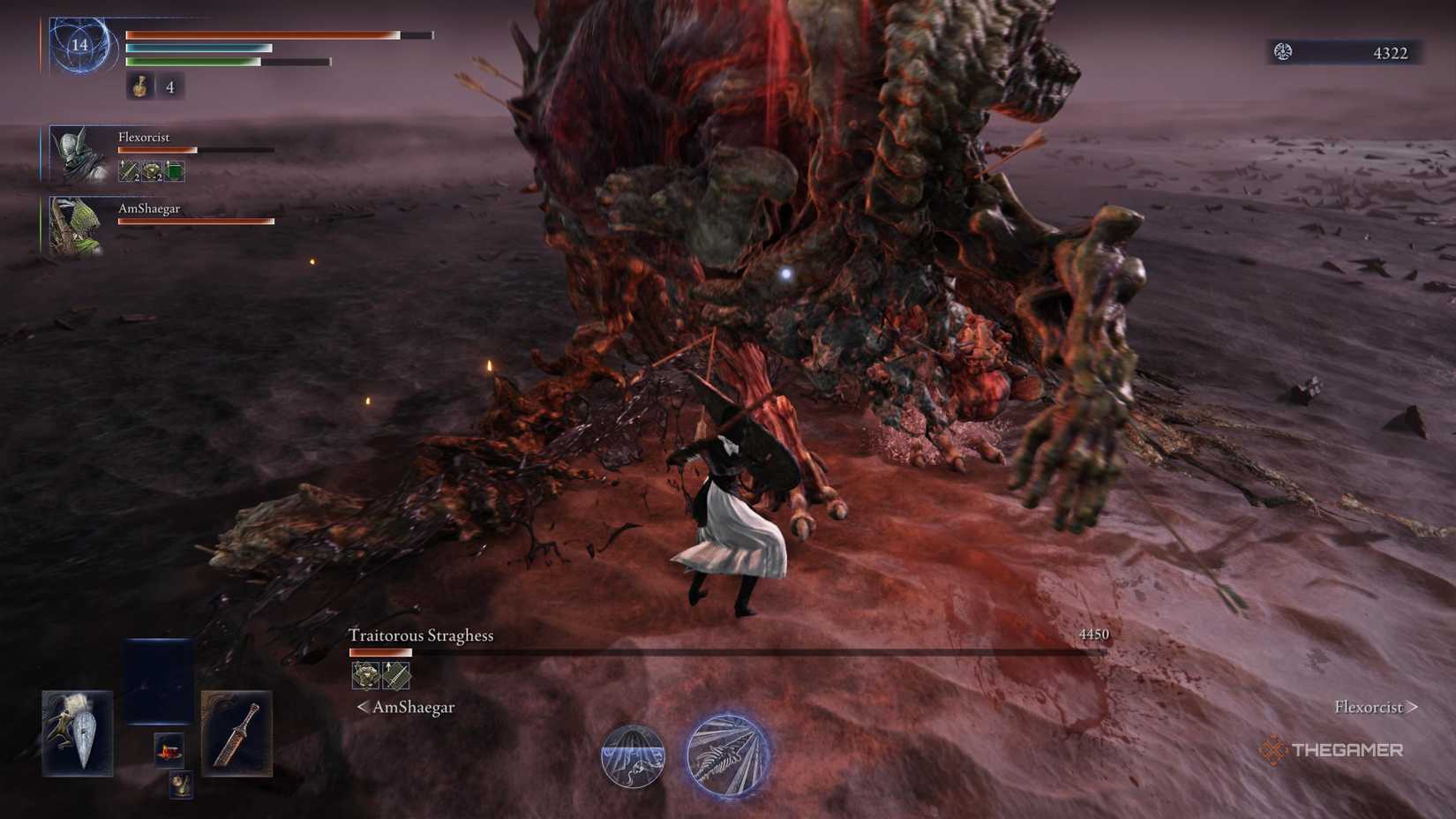Screen dimensions: 1456x819
Task: Expand the right arrow next to Flexorcist label
Action: (x=1413, y=707)
